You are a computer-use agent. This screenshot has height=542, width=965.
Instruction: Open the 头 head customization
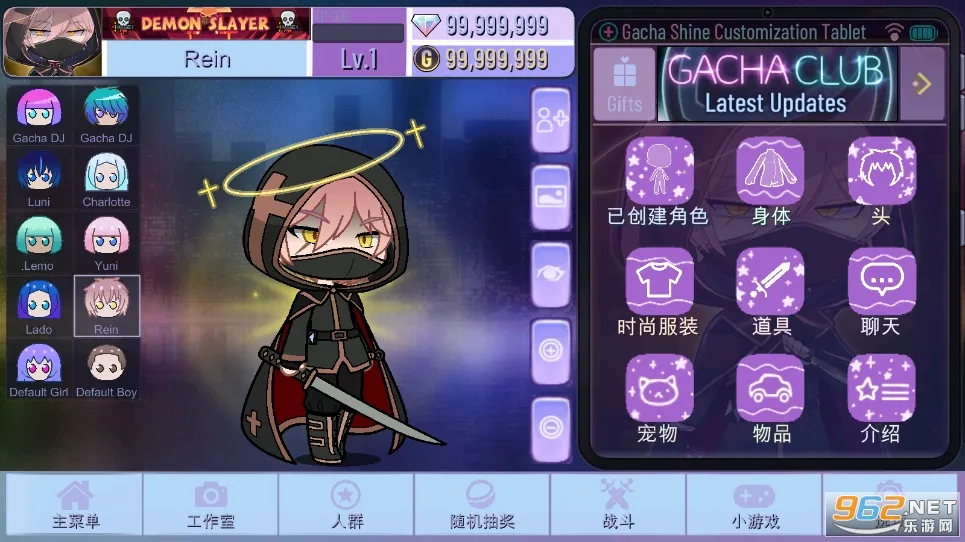click(881, 180)
